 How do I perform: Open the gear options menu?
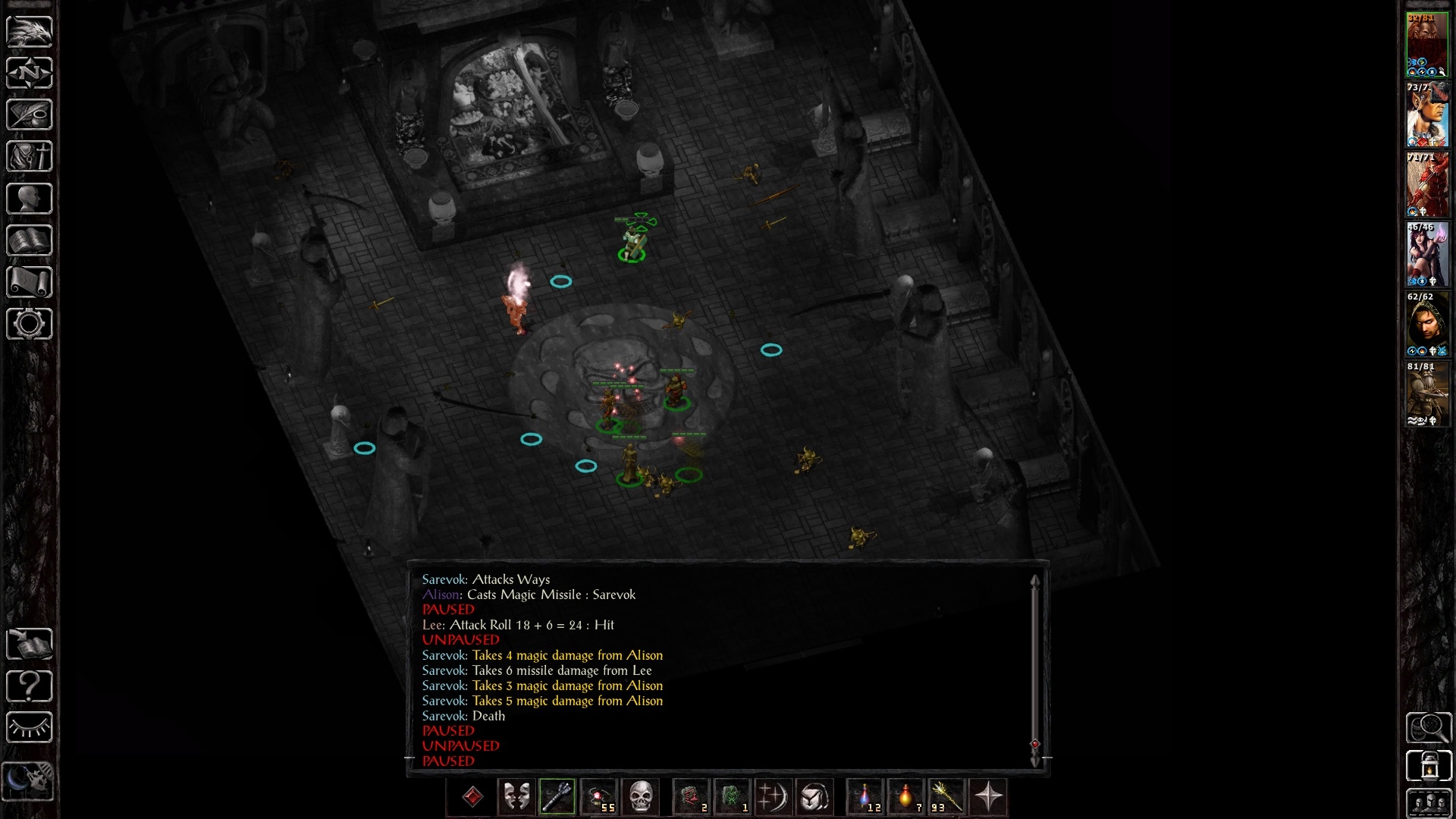coord(30,324)
